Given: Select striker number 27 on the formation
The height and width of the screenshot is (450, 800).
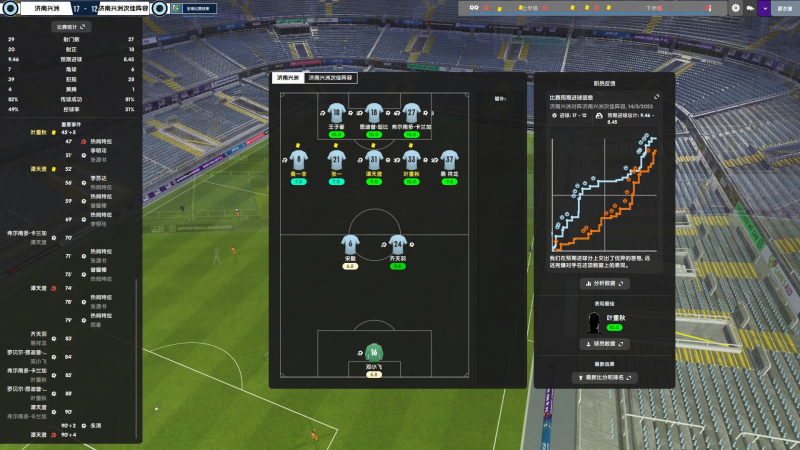Looking at the screenshot, I should 411,113.
